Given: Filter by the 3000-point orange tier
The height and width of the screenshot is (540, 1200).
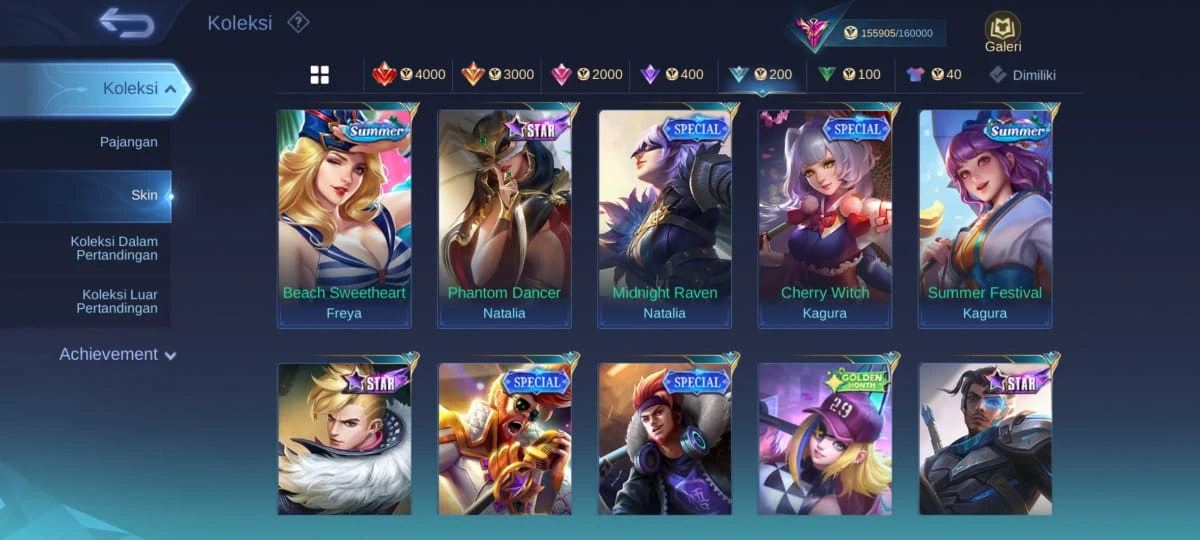Looking at the screenshot, I should coord(497,74).
